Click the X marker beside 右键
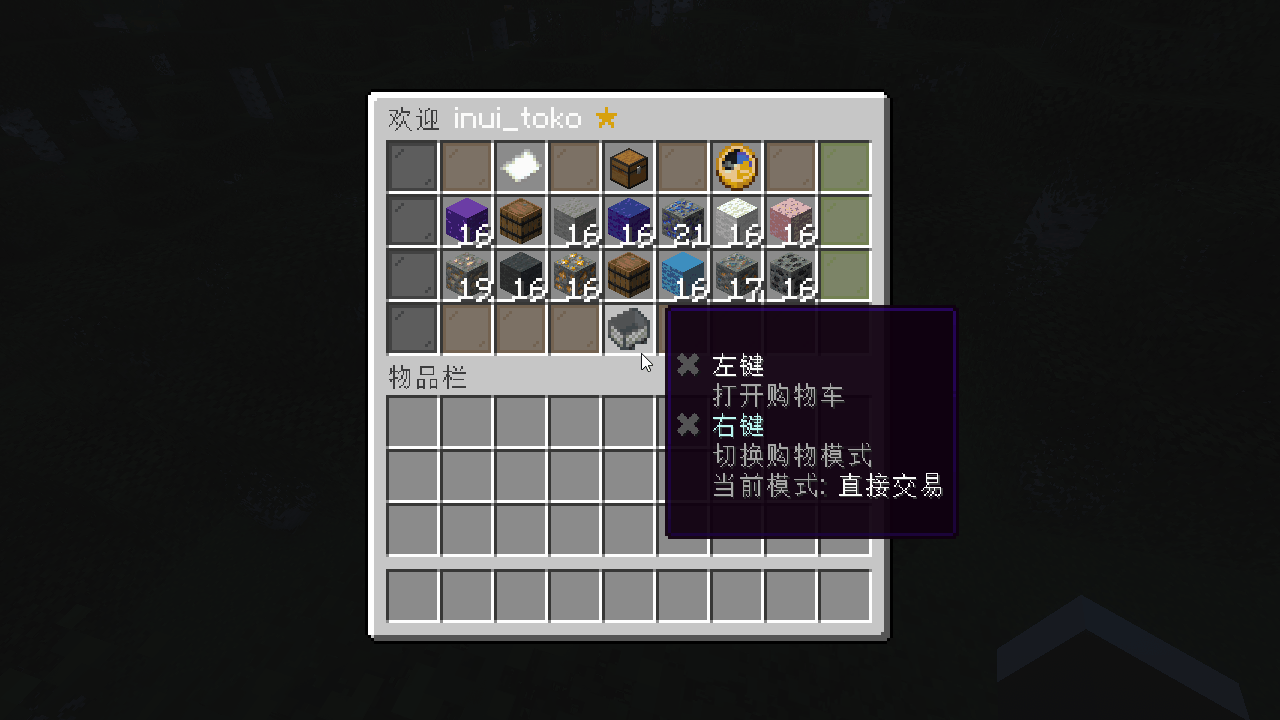1280x720 pixels. (687, 425)
